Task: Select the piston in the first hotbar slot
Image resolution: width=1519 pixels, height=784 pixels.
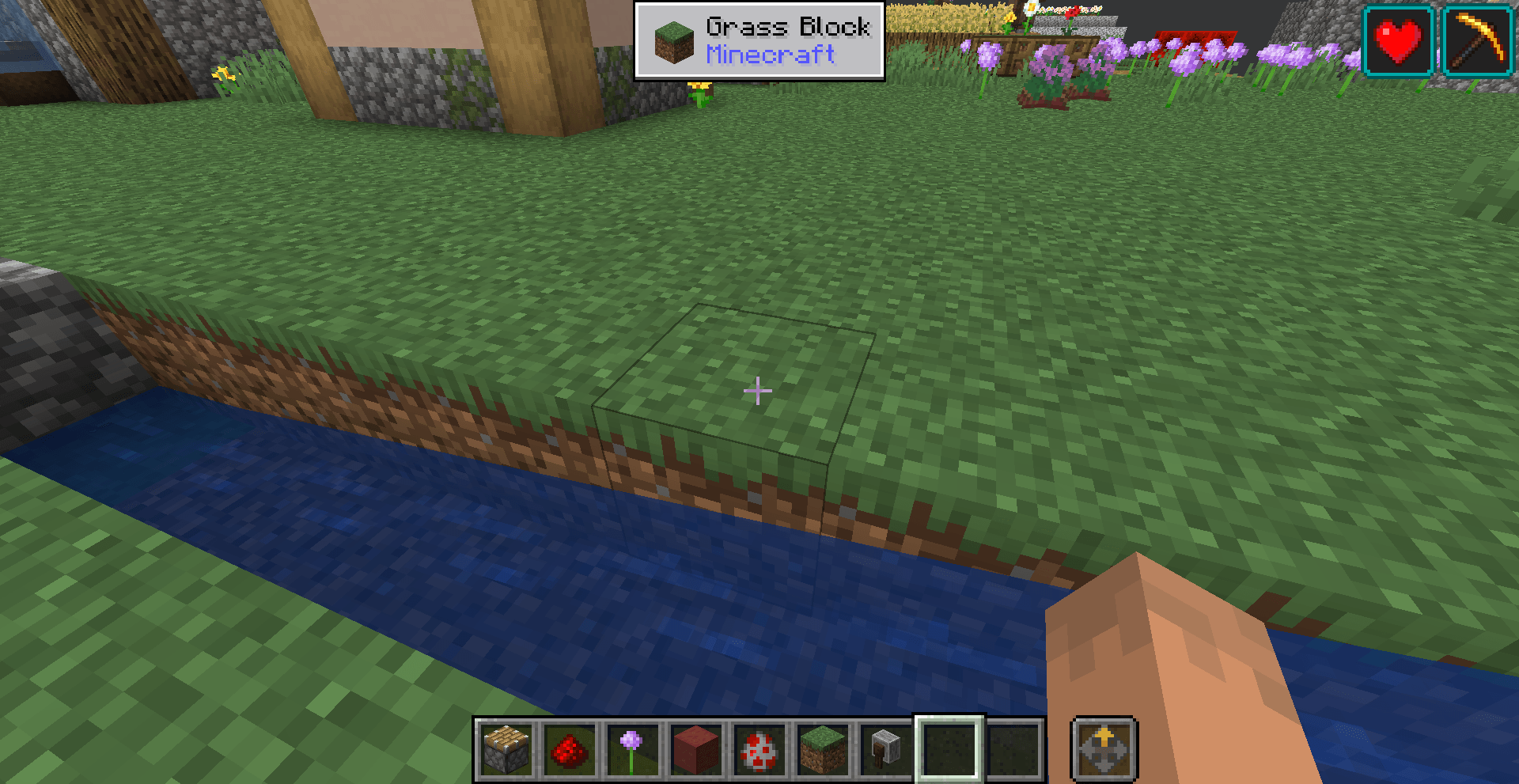Action: pyautogui.click(x=506, y=750)
